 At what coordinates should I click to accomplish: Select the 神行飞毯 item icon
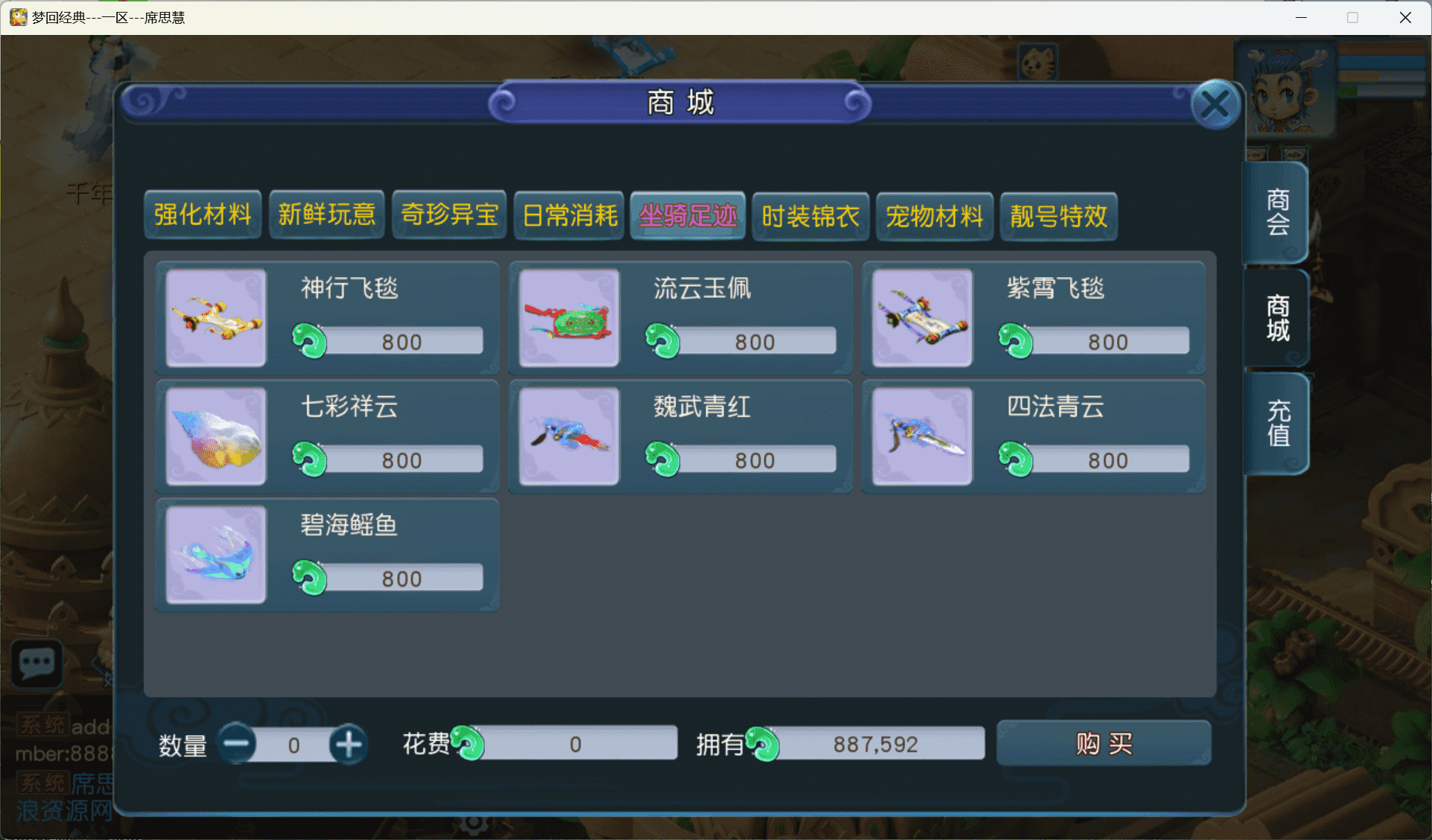[215, 318]
